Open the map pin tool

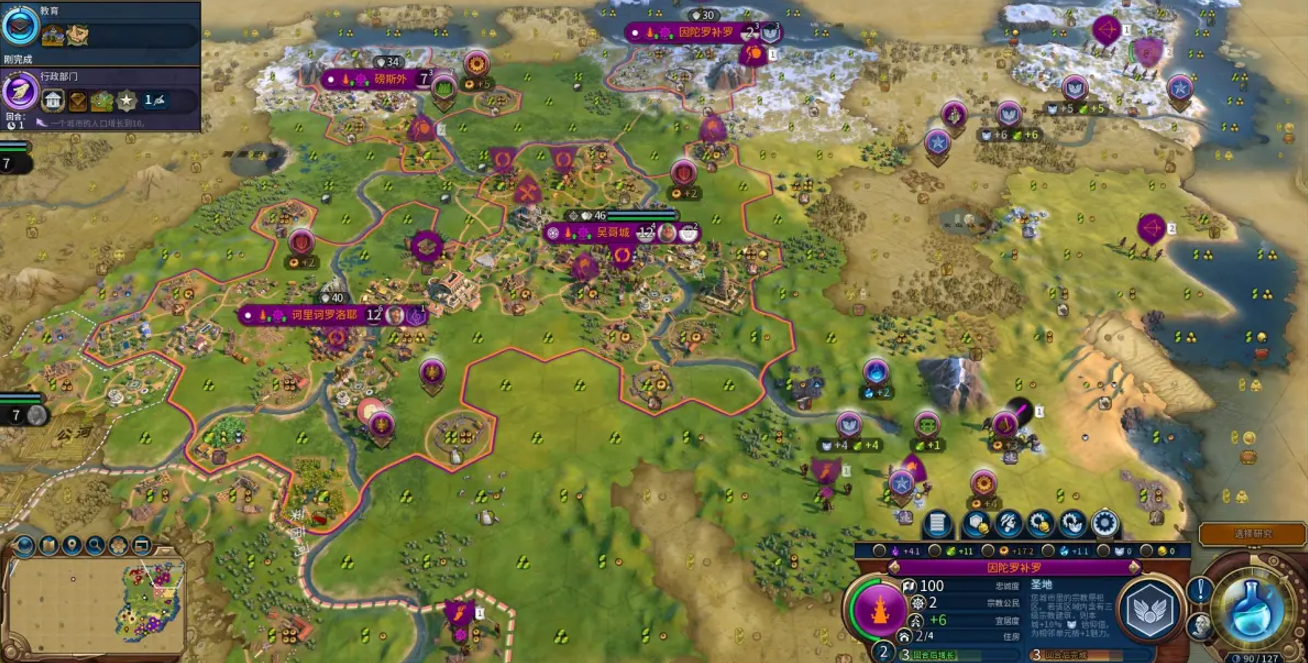(72, 545)
